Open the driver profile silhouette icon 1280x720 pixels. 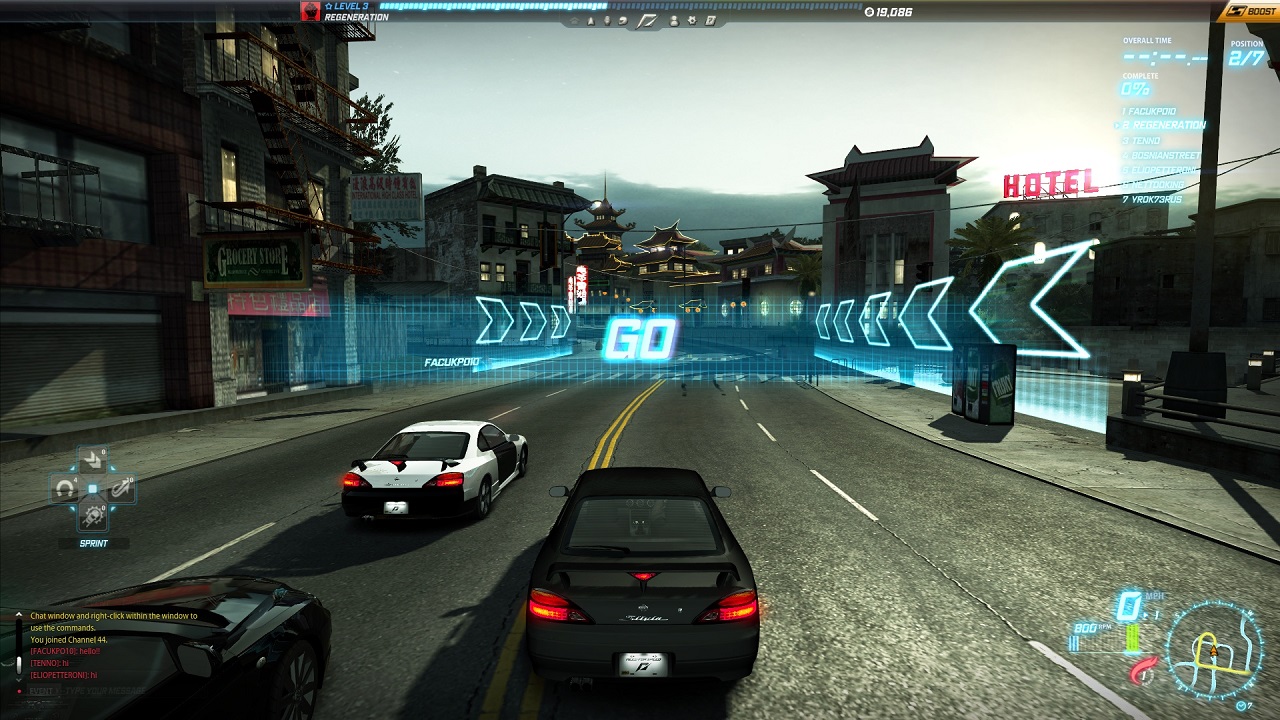pyautogui.click(x=674, y=20)
